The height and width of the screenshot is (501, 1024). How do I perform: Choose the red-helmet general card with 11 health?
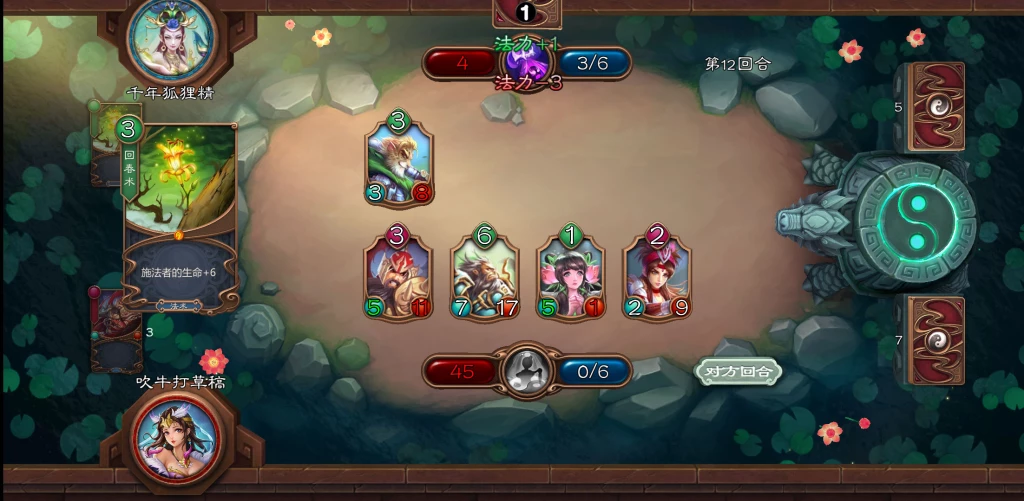pos(397,276)
